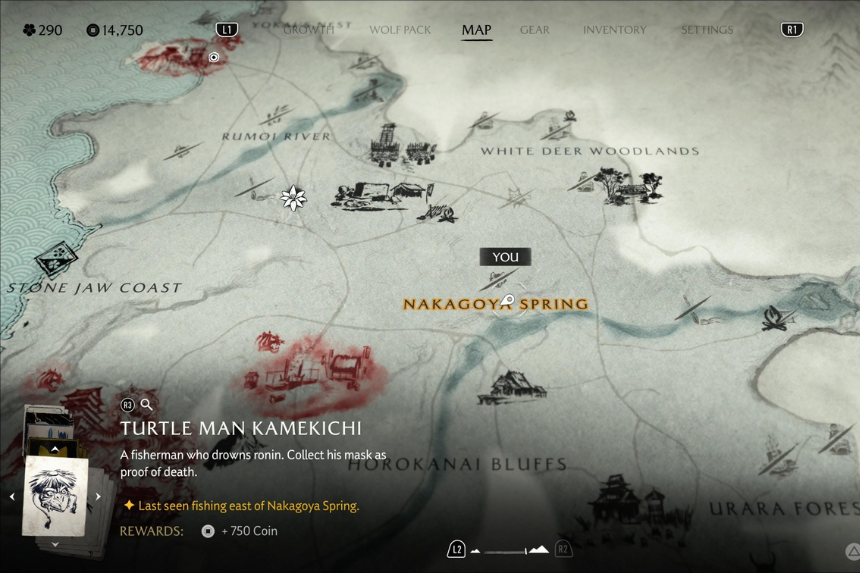Click the up arrow above the bounty card
860x573 pixels.
point(54,449)
